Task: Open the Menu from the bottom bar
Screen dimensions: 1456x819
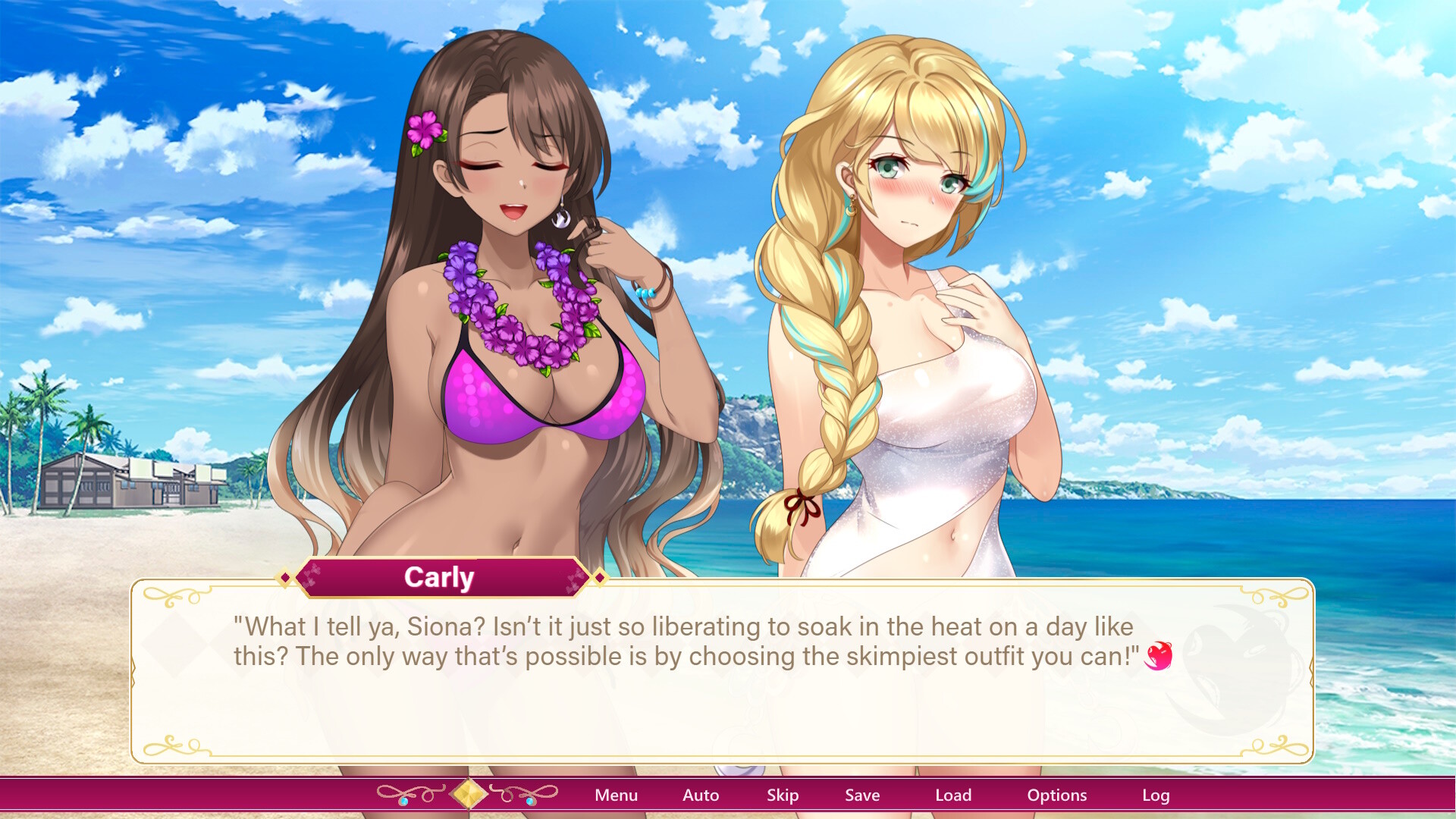Action: [x=617, y=795]
